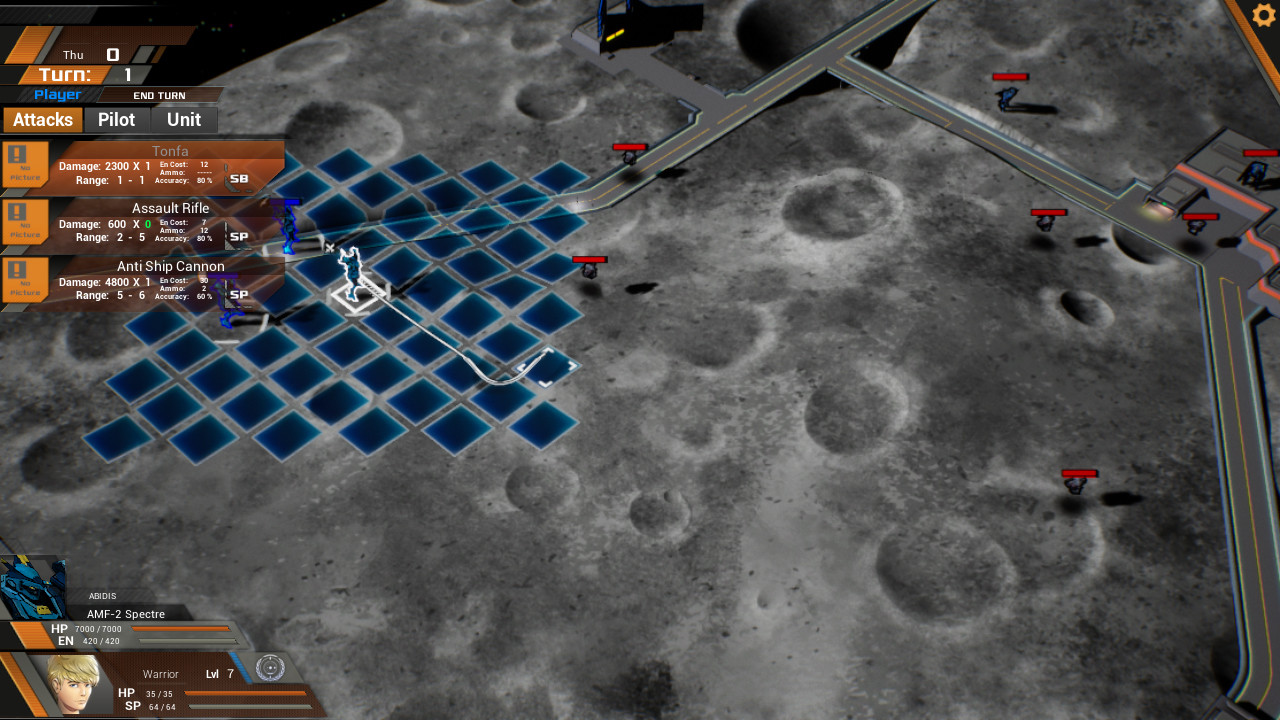Click the SP indicator on the Assault Rifle
The width and height of the screenshot is (1280, 720).
coord(238,236)
